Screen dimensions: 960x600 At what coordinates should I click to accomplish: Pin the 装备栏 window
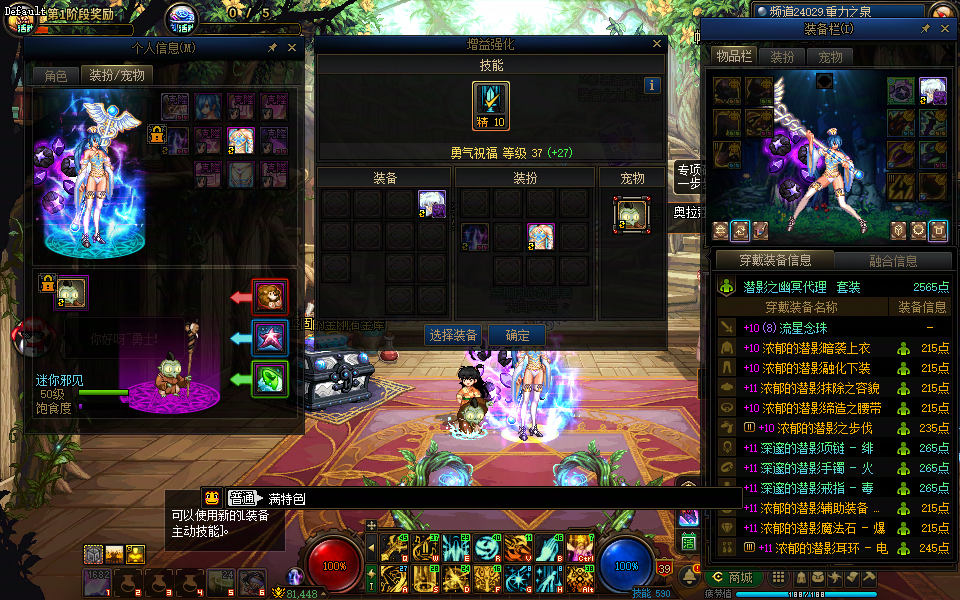click(925, 30)
